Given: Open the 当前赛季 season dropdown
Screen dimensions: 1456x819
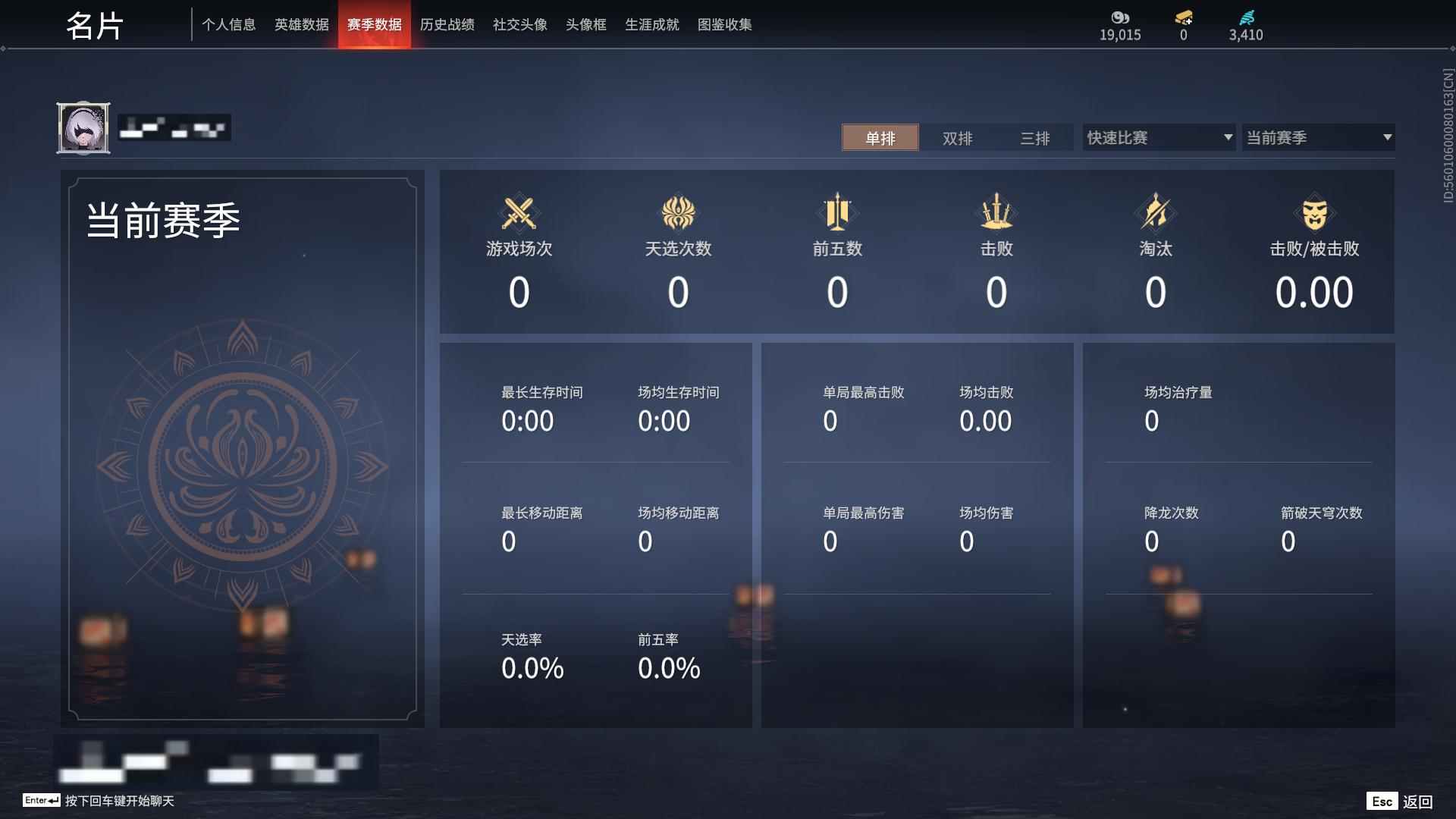Looking at the screenshot, I should pyautogui.click(x=1318, y=137).
